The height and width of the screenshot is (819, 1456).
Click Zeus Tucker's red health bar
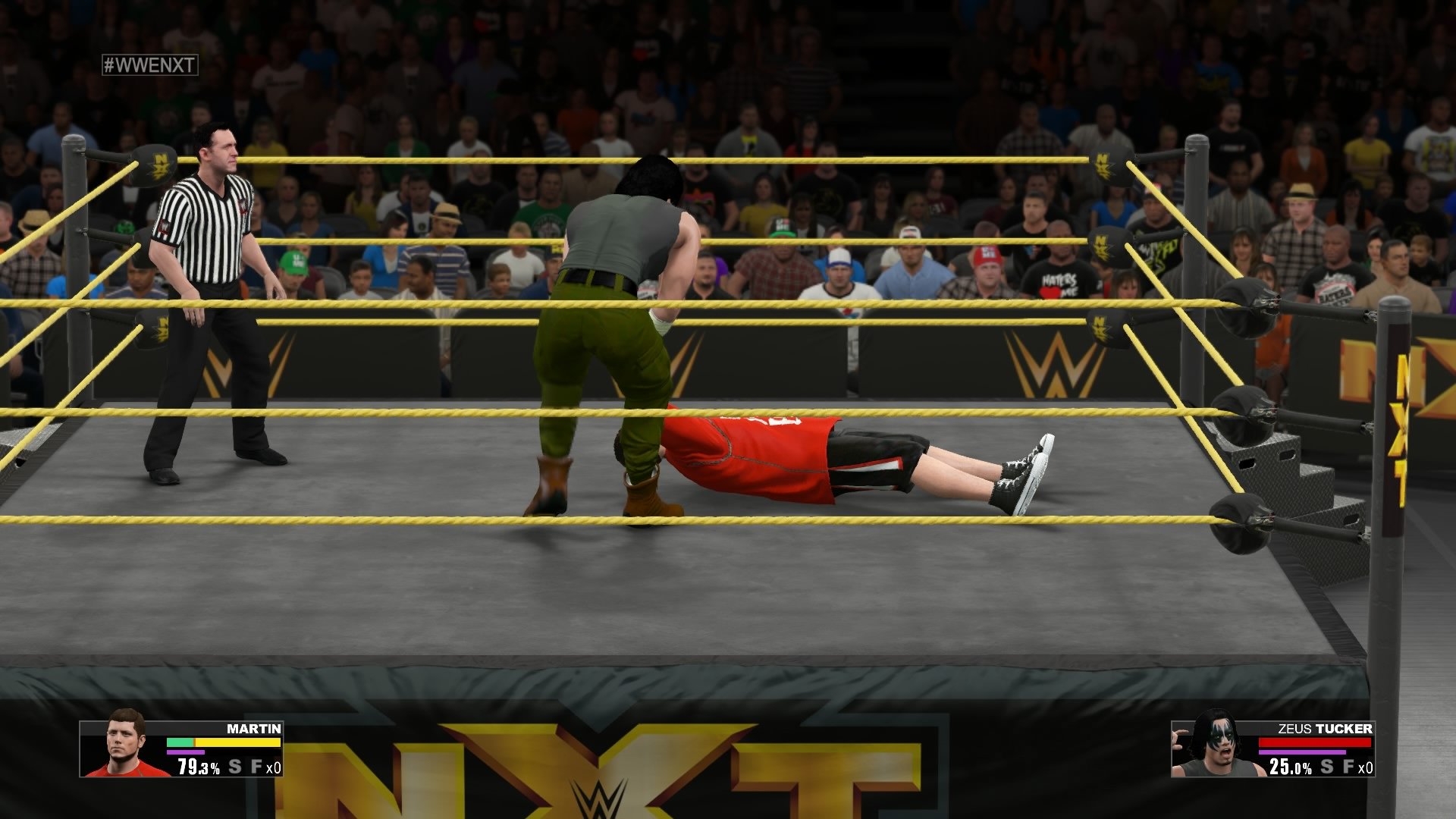tap(1315, 741)
